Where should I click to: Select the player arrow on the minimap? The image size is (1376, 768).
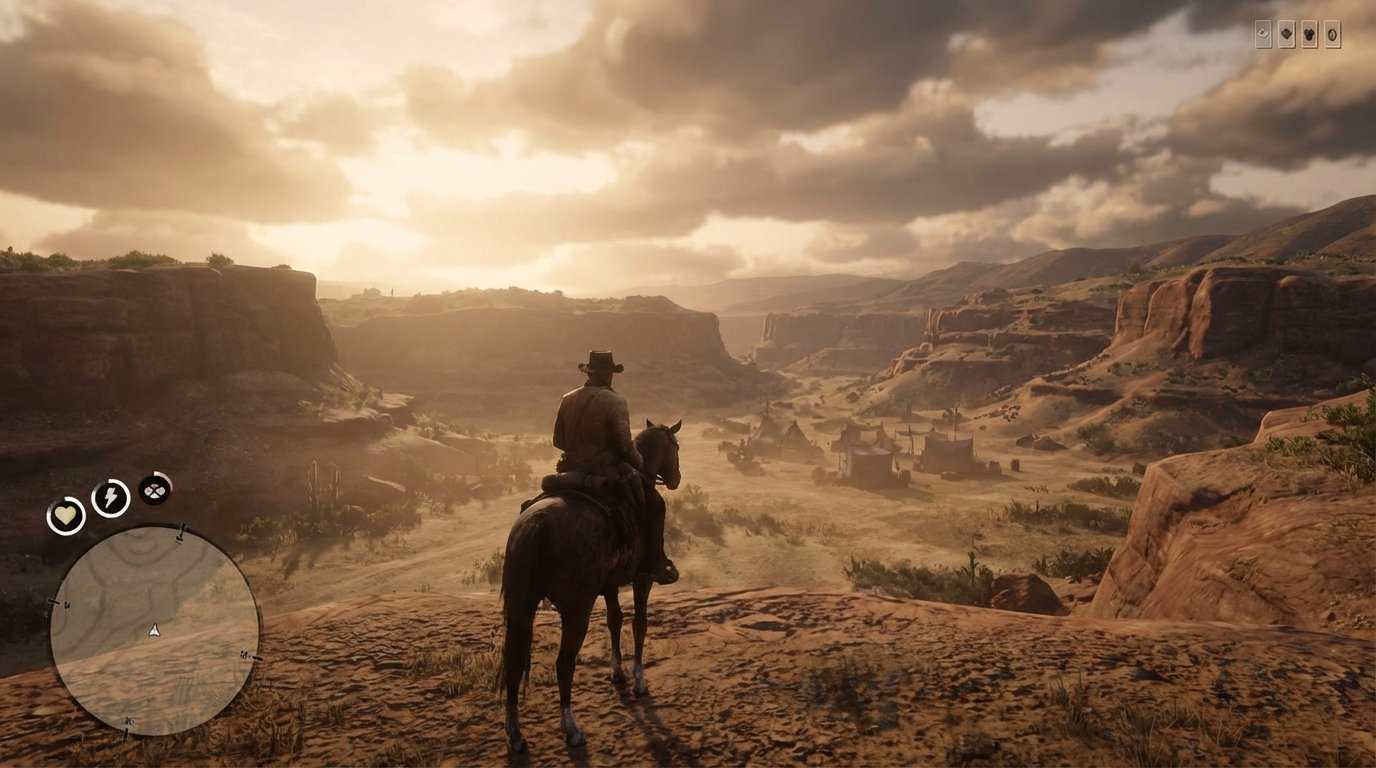pyautogui.click(x=154, y=631)
